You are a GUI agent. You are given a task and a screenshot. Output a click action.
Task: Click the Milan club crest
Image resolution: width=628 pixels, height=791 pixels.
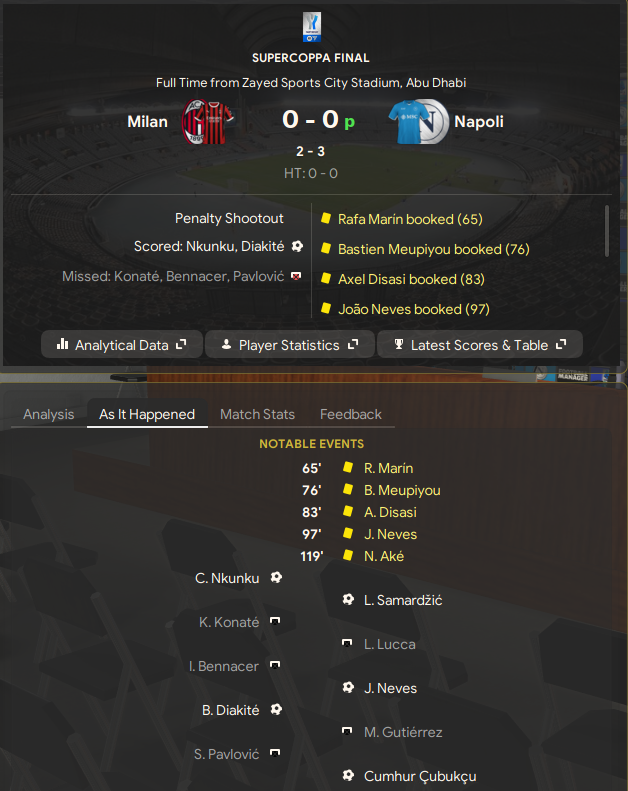click(207, 122)
